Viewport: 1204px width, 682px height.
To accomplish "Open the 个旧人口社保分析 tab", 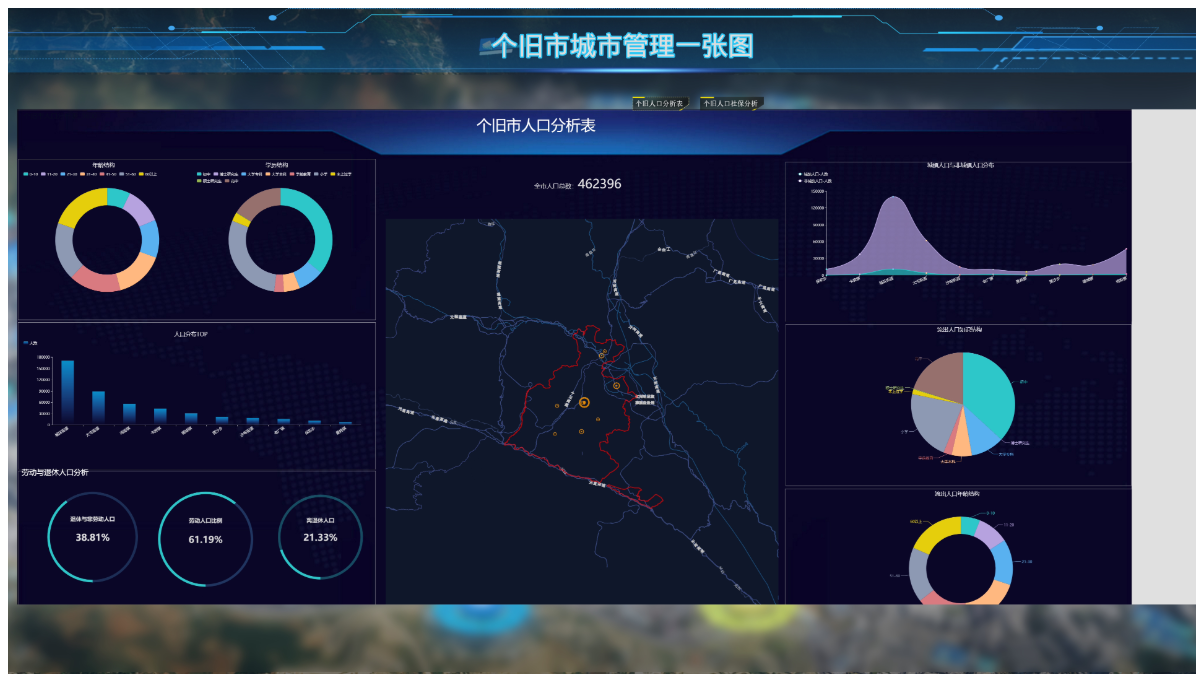I will click(730, 103).
